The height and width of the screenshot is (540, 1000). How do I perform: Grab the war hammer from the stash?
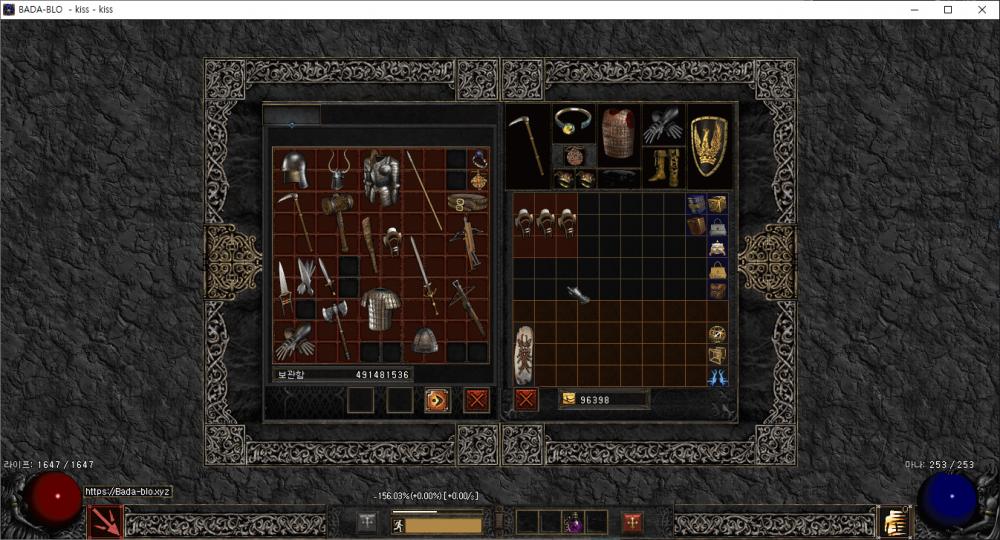[338, 218]
